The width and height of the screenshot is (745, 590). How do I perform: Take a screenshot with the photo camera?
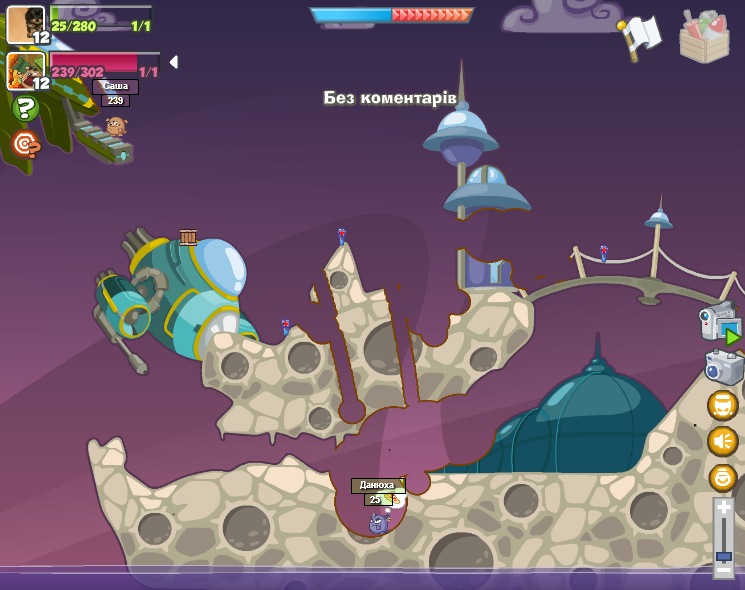[723, 367]
